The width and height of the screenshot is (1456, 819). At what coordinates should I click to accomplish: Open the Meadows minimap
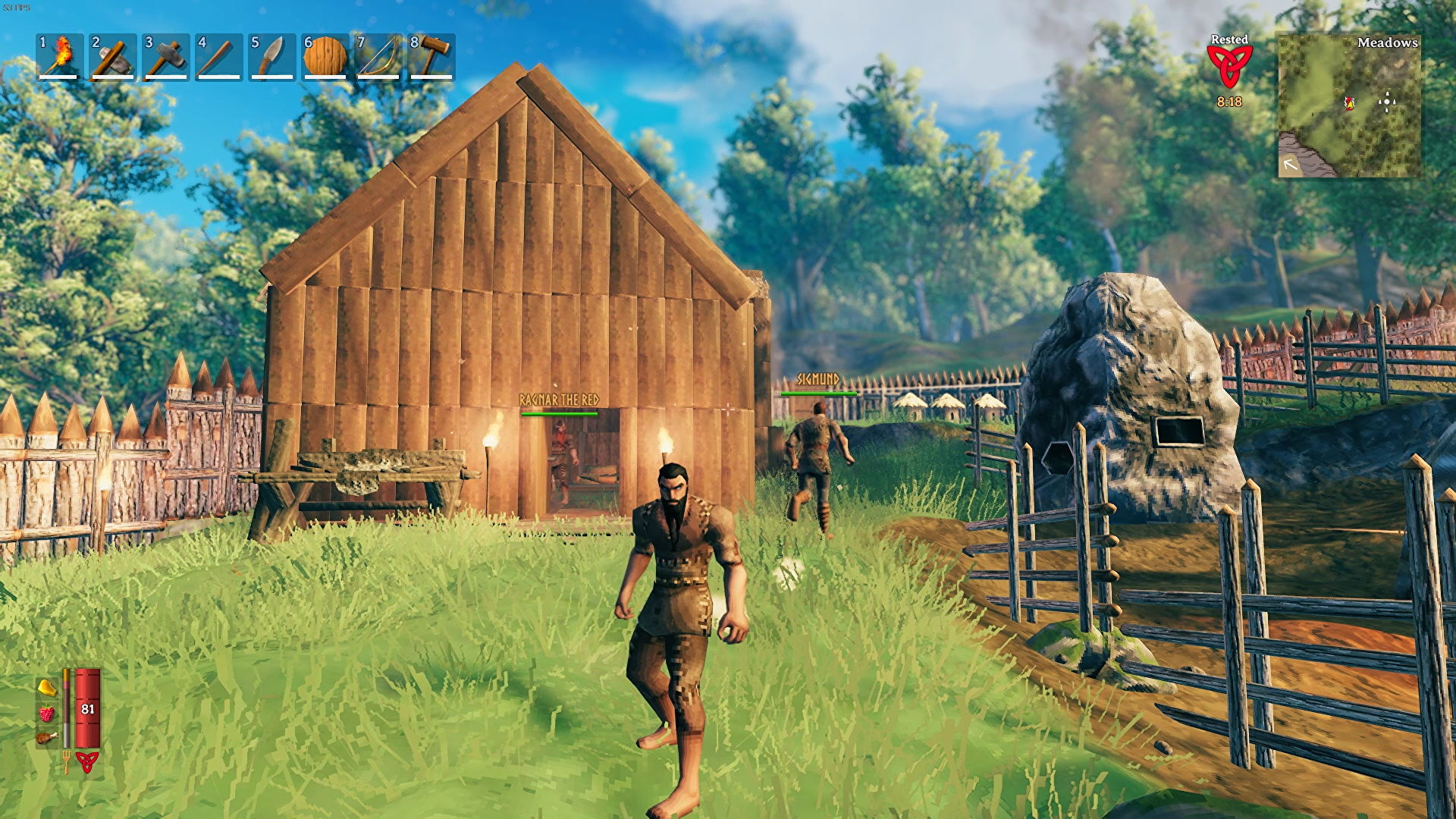click(x=1349, y=106)
